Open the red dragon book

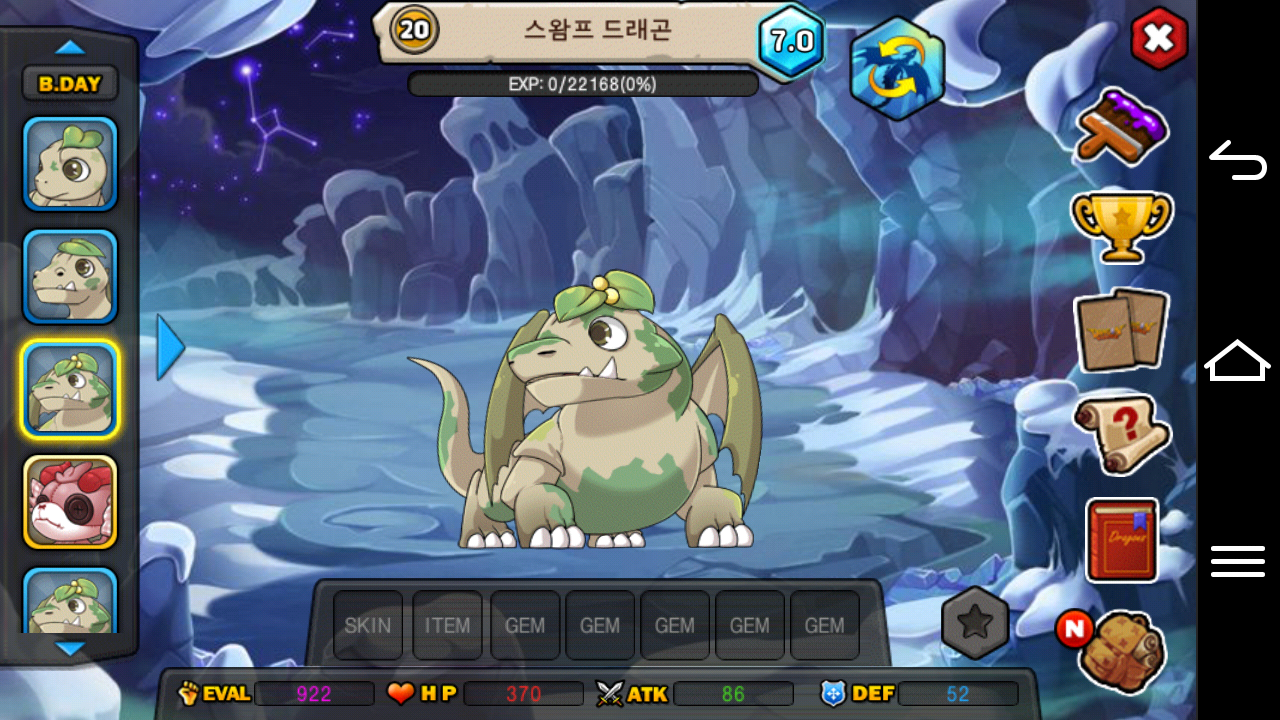pyautogui.click(x=1121, y=540)
